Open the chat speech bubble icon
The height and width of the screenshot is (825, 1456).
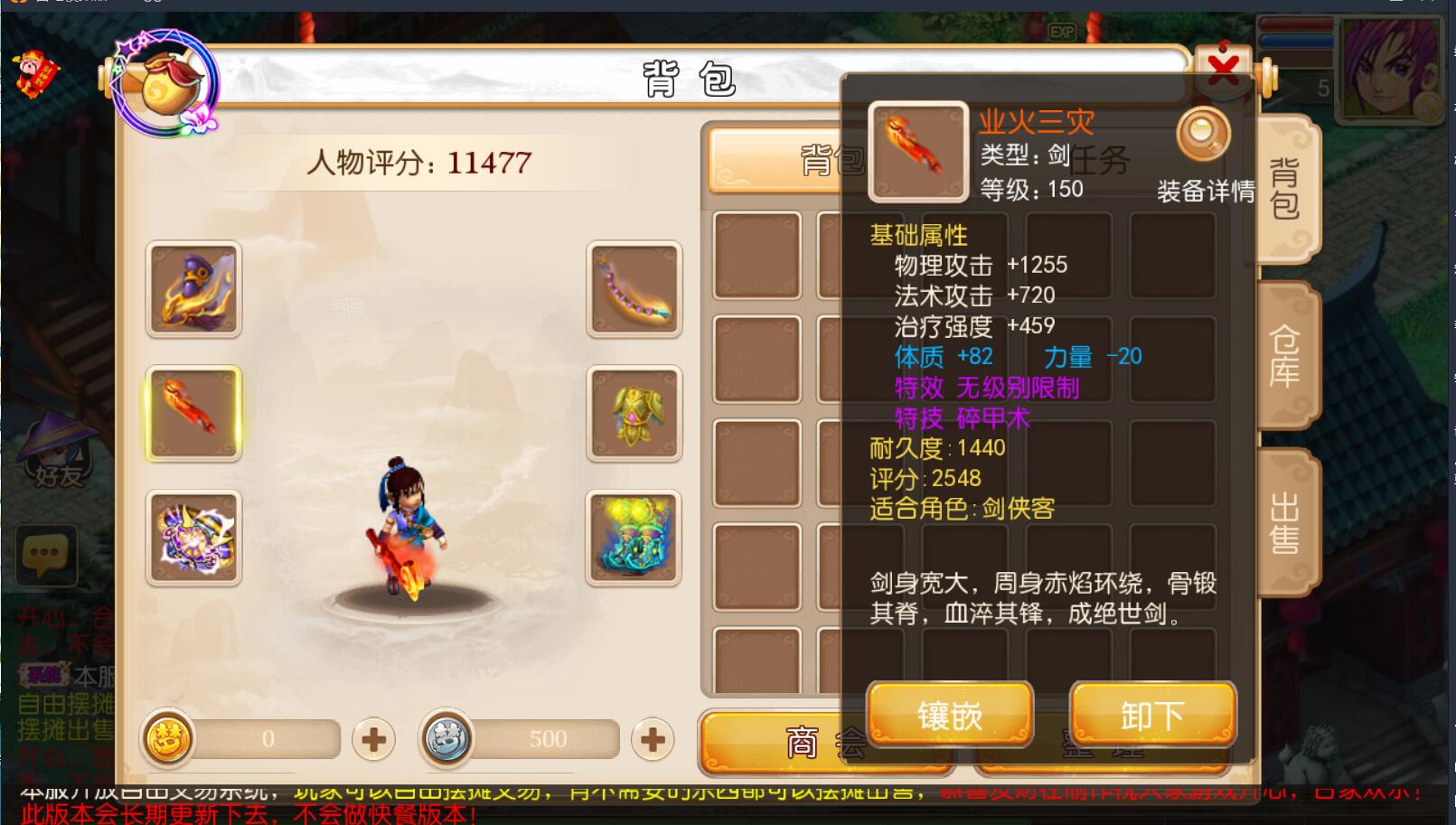45,553
